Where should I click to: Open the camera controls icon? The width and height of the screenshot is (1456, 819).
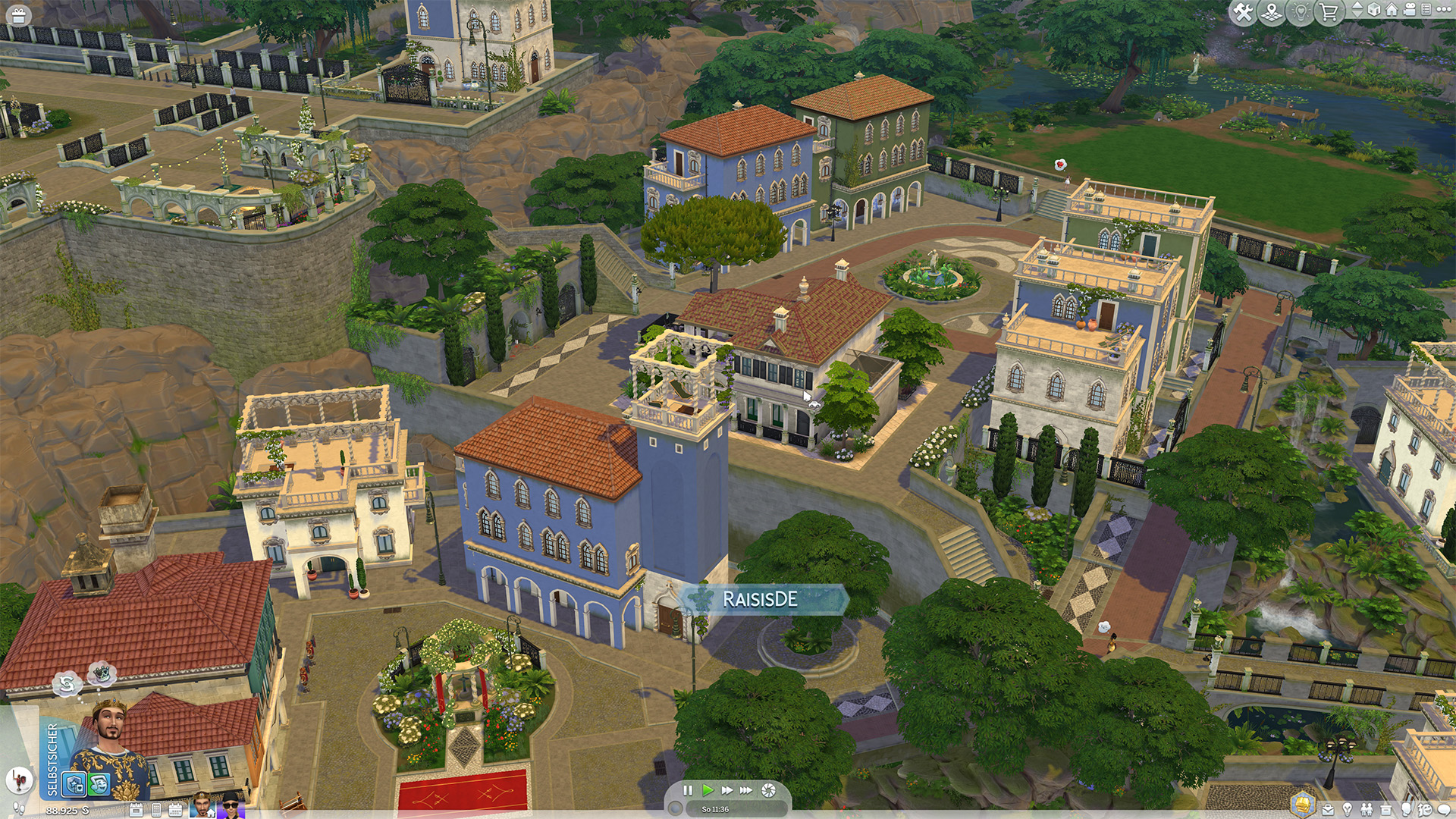coord(1410,10)
